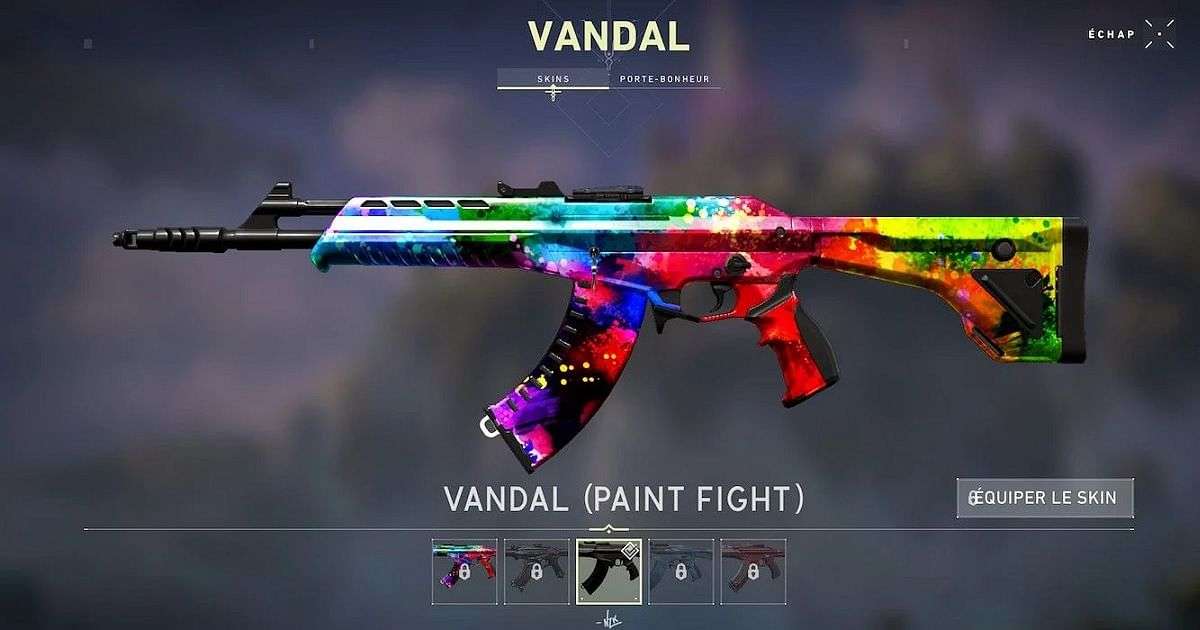Equip the Paint Fight skin
Screen dimensions: 1200x630
click(x=1045, y=498)
